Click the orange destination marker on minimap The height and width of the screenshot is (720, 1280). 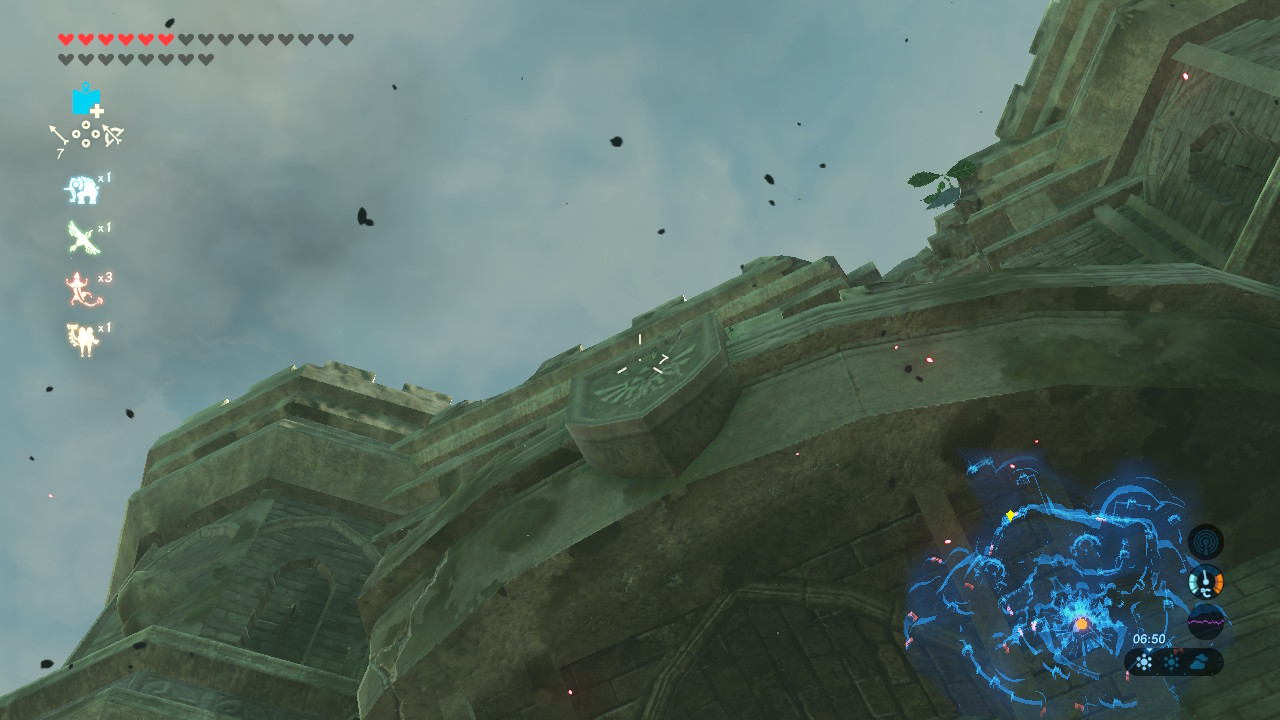1081,625
